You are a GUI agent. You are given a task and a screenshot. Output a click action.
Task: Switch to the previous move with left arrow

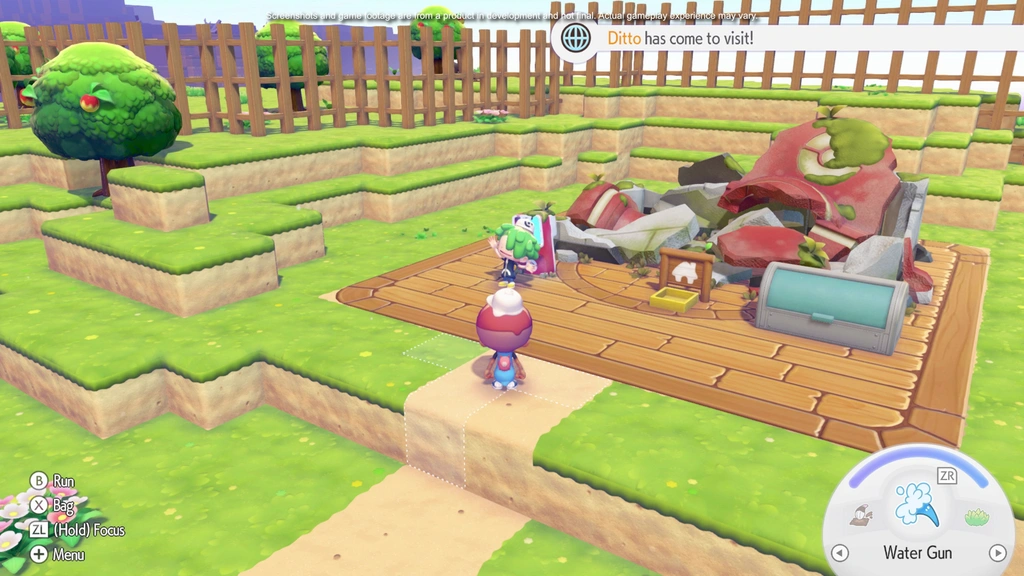click(839, 553)
